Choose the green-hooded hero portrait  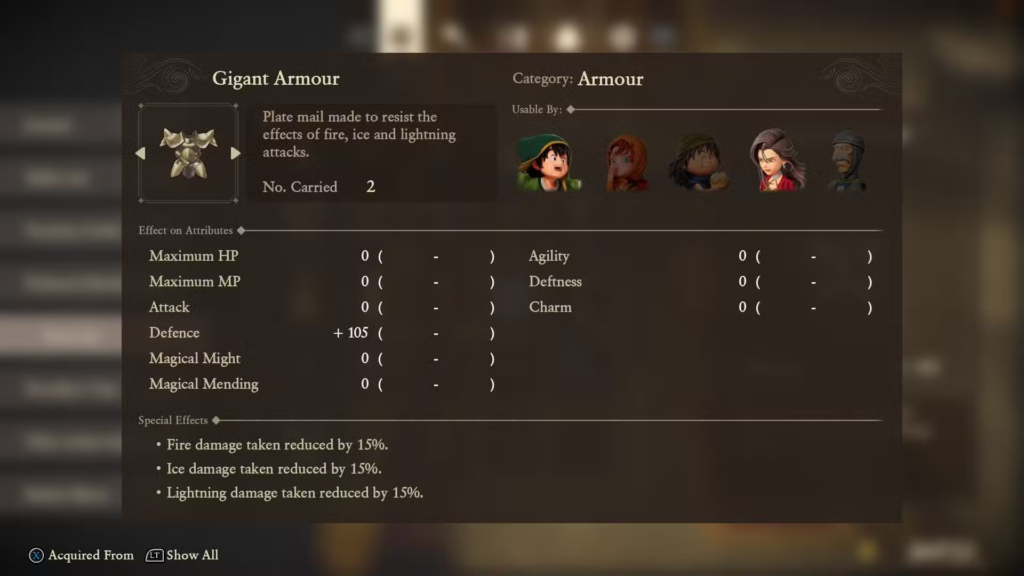[547, 161]
